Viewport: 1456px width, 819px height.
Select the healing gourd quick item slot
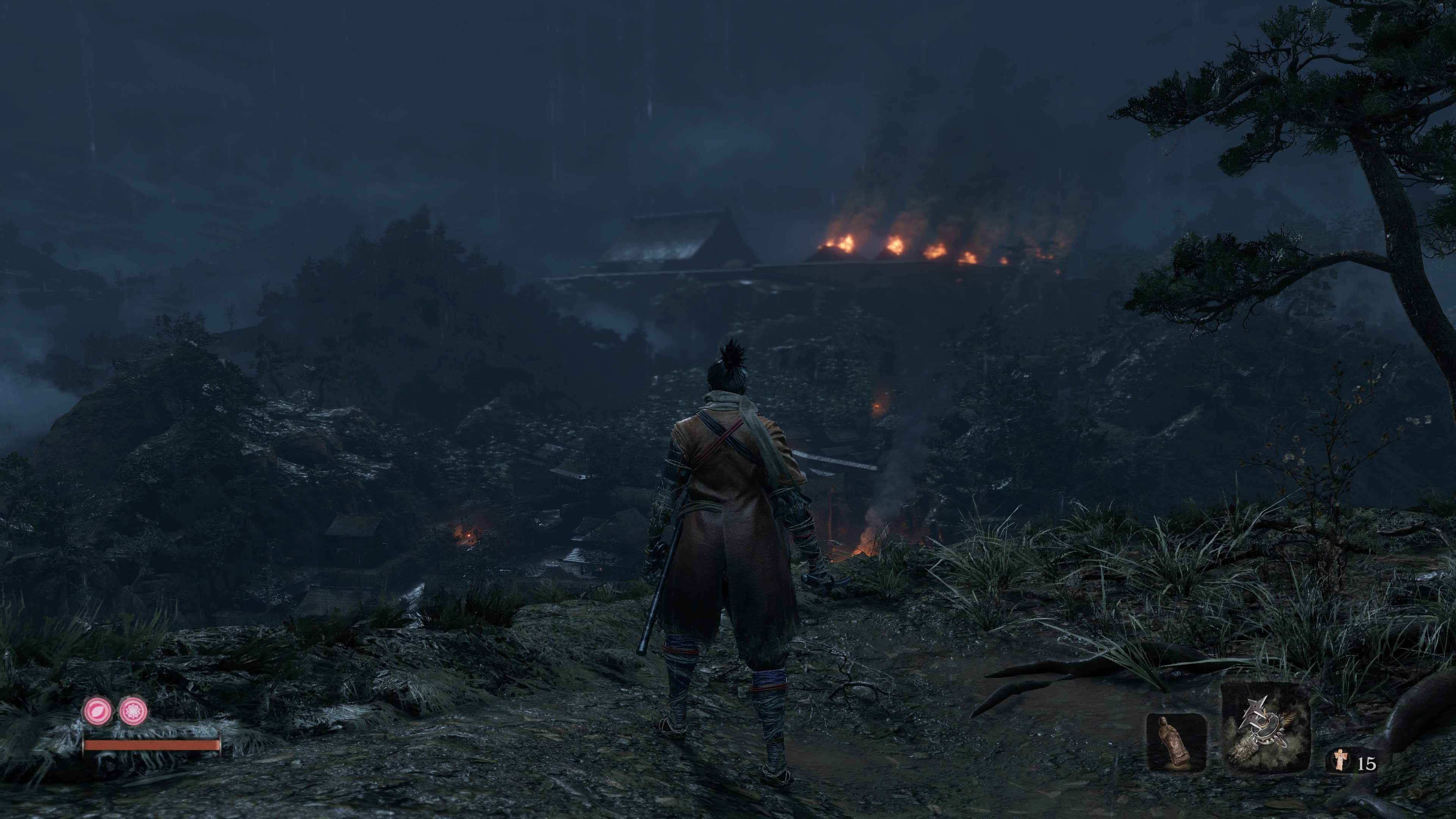point(1176,742)
